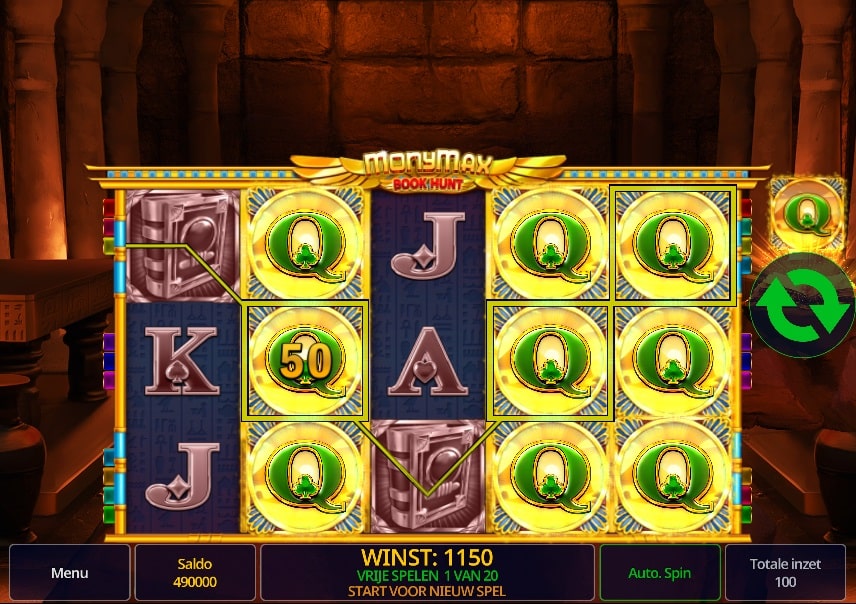Viewport: 856px width, 604px height.
Task: Open the Menu button
Action: click(70, 573)
